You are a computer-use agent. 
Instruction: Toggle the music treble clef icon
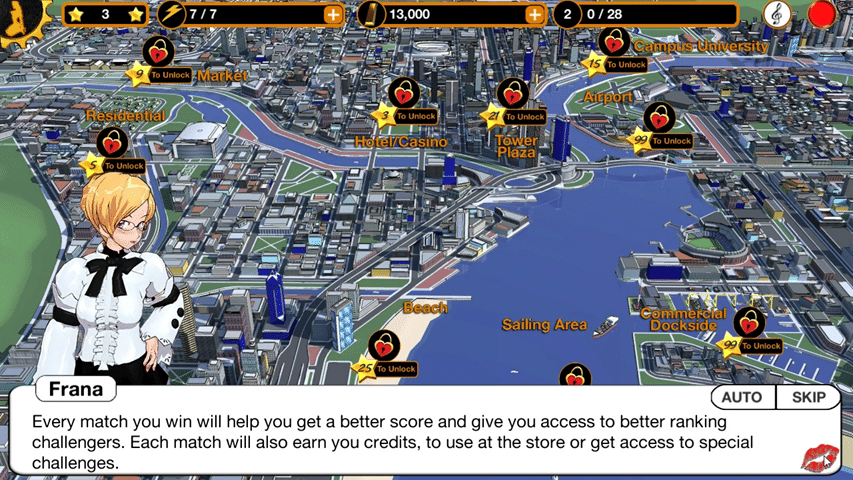[x=775, y=14]
